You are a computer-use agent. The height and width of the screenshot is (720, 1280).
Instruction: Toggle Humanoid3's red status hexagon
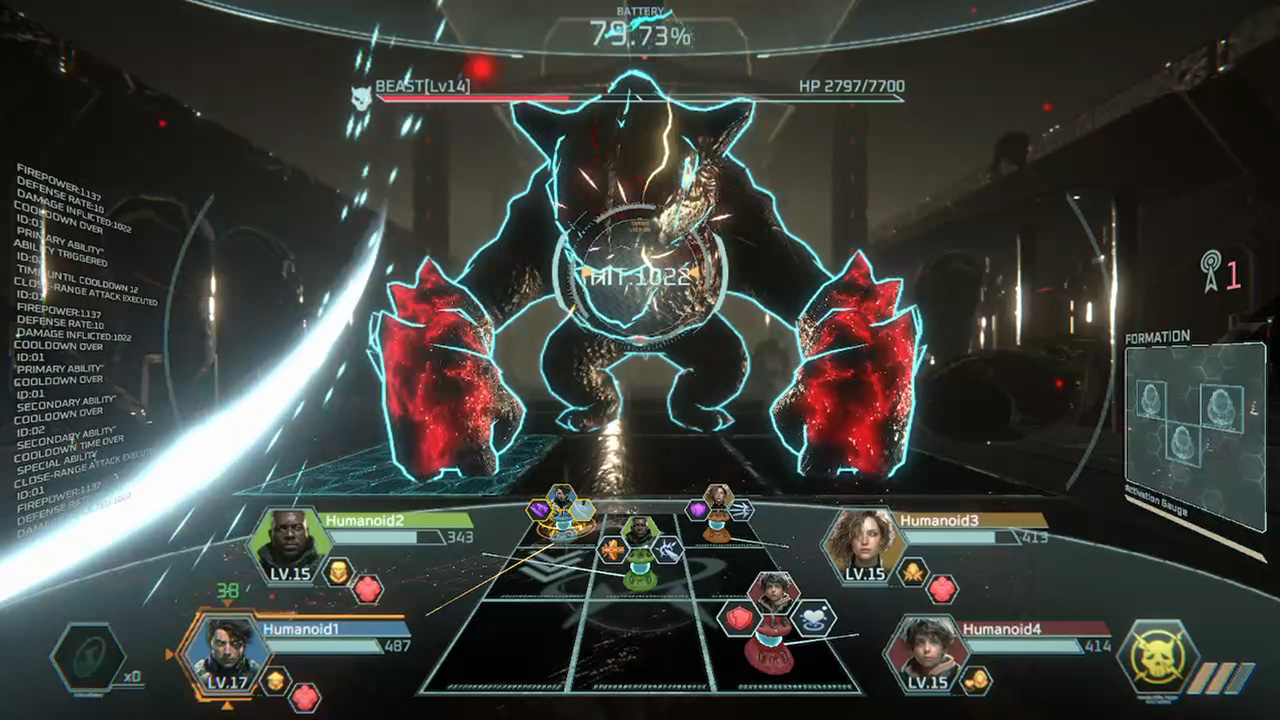click(943, 588)
